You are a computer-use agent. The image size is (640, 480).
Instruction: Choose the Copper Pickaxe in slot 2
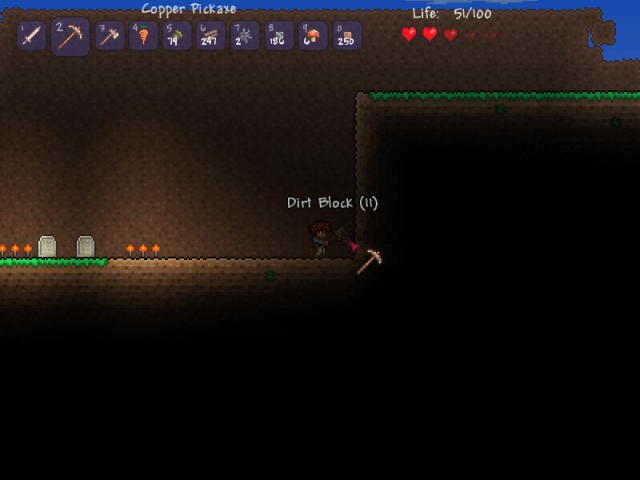[x=70, y=37]
